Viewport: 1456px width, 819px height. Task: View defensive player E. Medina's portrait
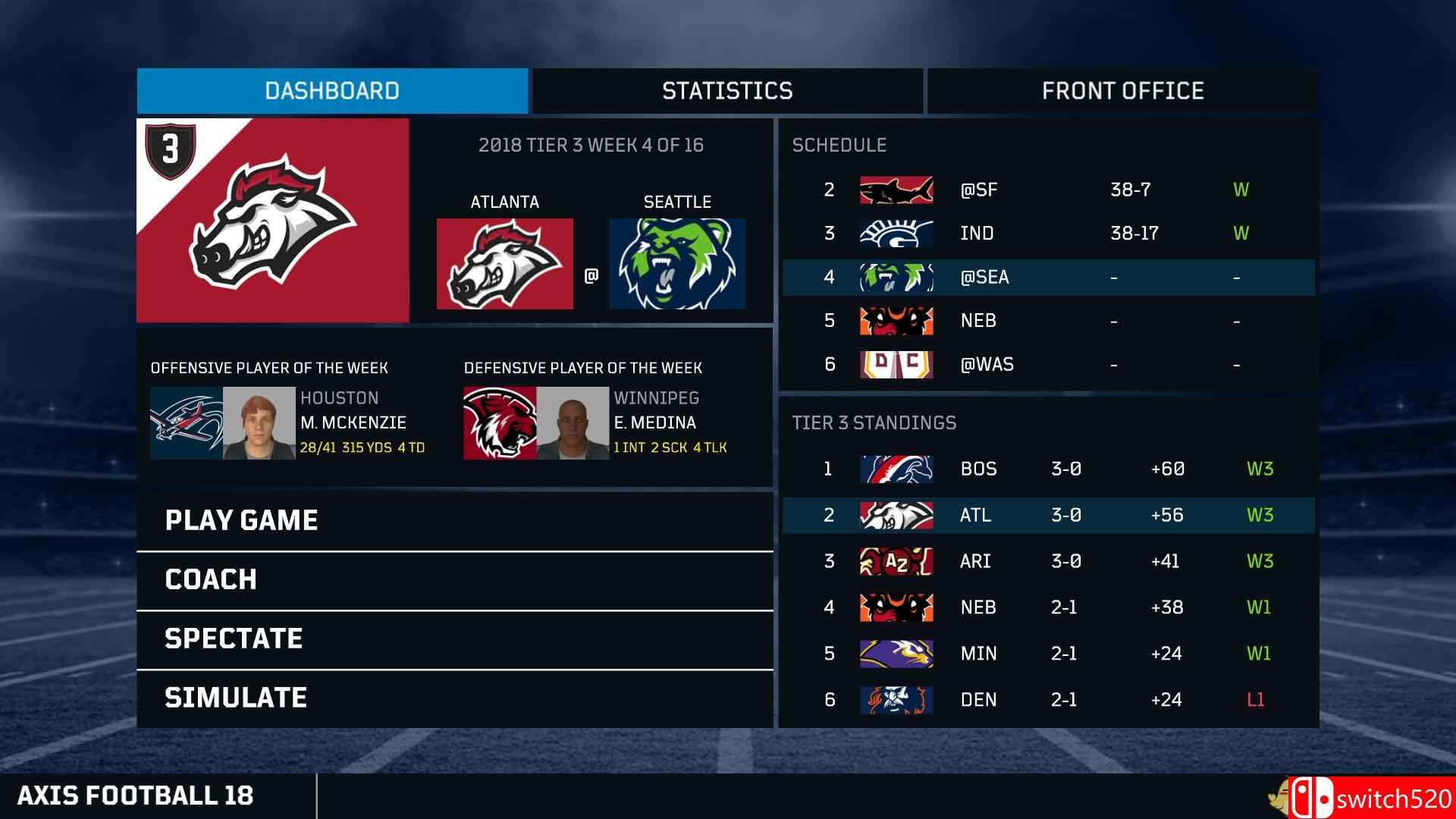click(x=573, y=423)
